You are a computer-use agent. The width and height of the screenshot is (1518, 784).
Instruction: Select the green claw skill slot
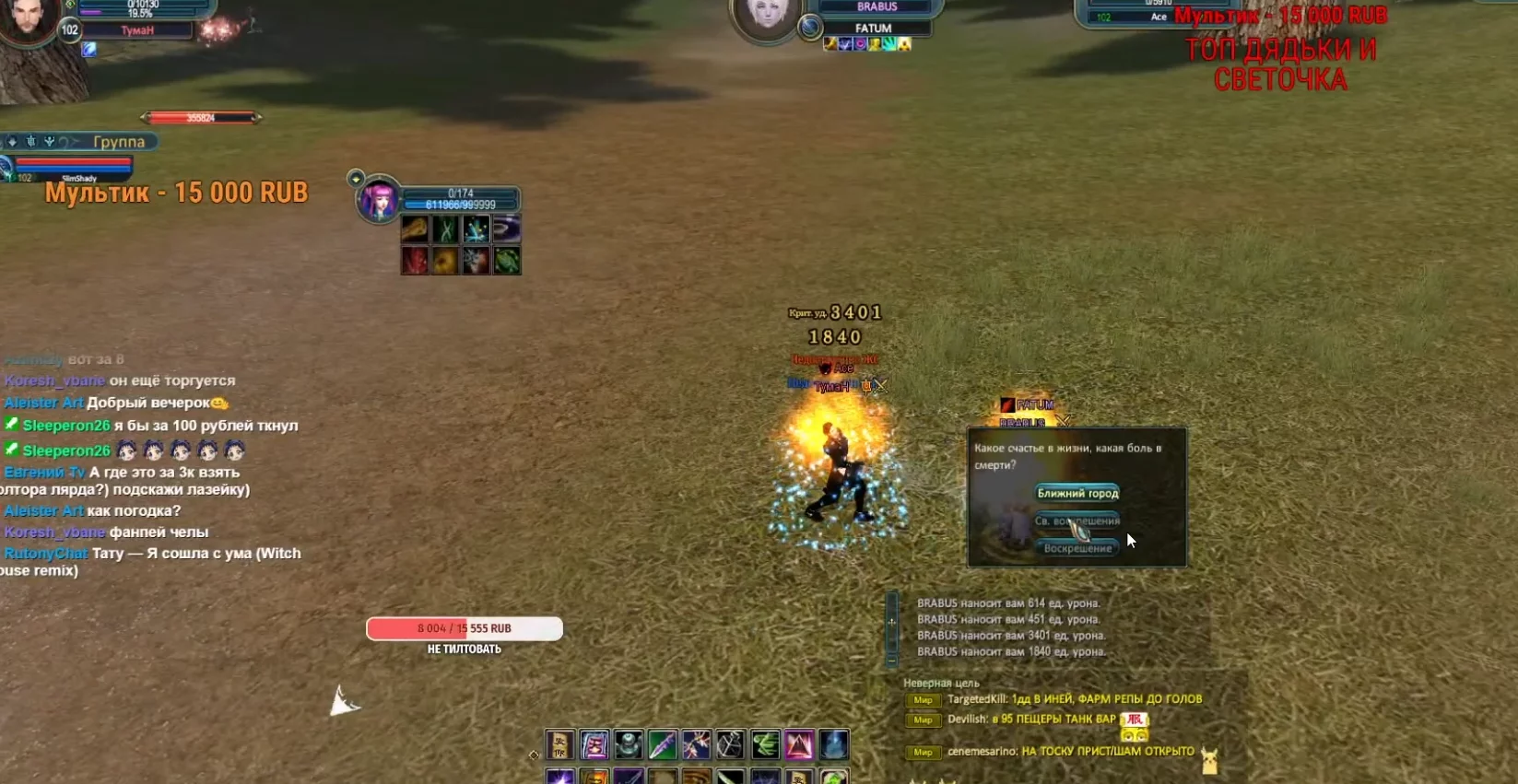[765, 744]
